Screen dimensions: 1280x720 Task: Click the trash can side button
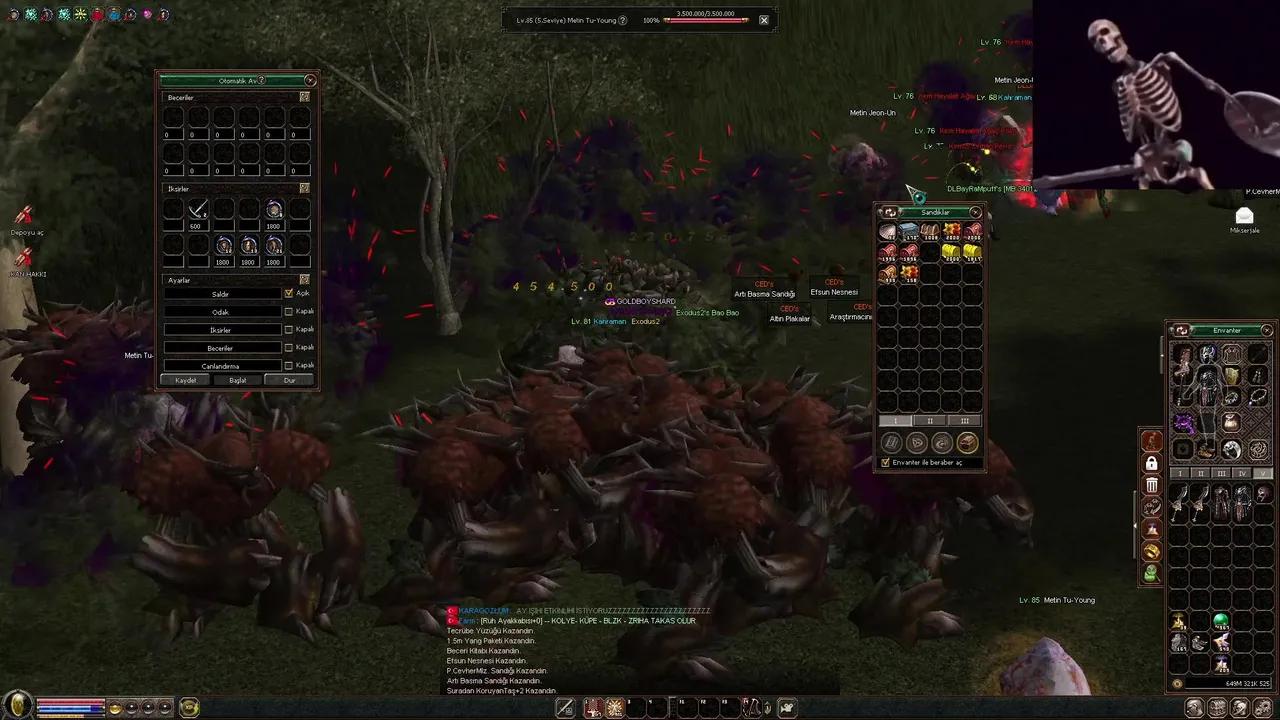[1152, 485]
